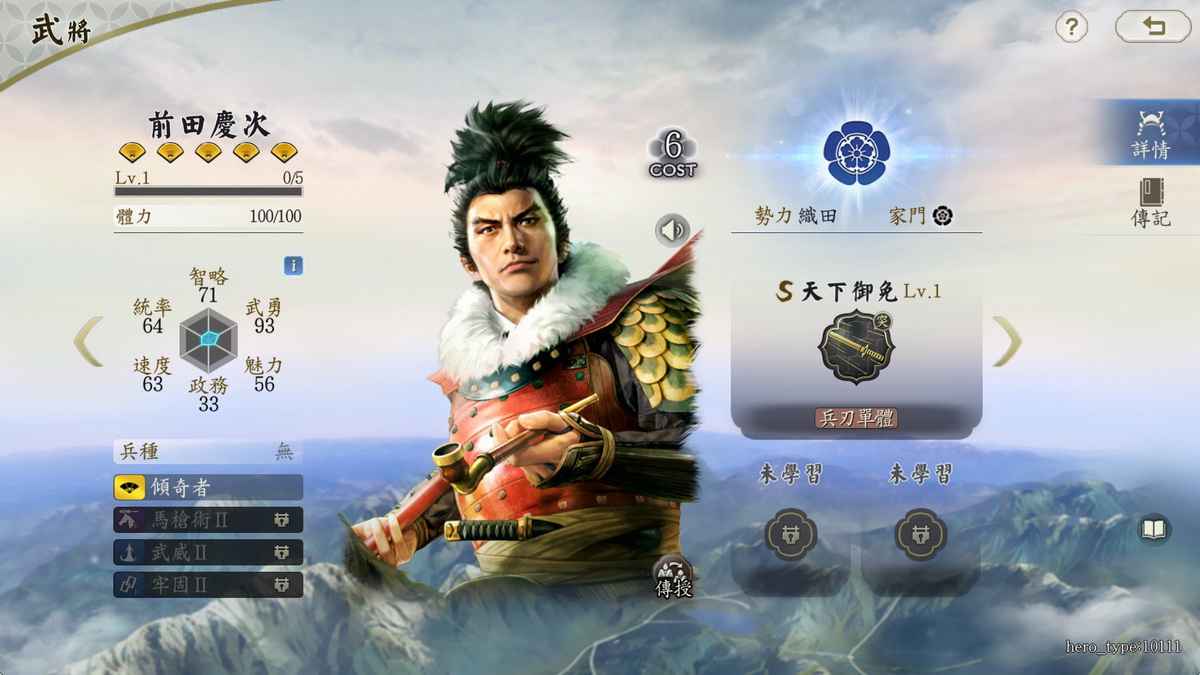Switch to the 詳情 details tab
The width and height of the screenshot is (1200, 675).
coord(1151,135)
